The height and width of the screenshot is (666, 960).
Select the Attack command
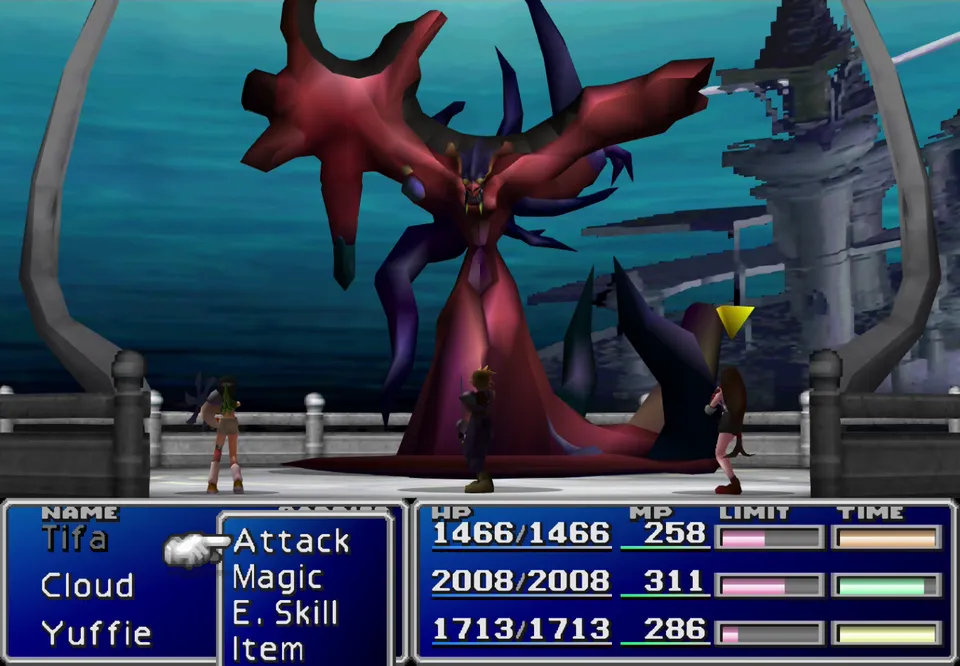(291, 541)
